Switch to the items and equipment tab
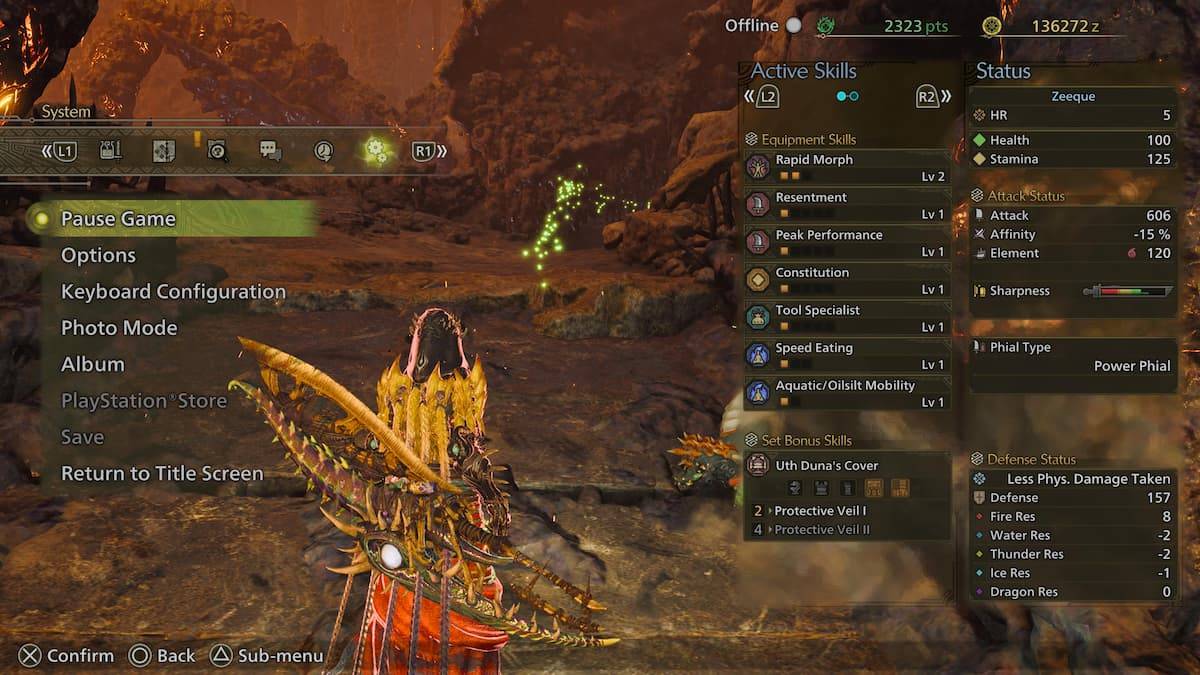This screenshot has width=1200, height=675. [x=111, y=151]
